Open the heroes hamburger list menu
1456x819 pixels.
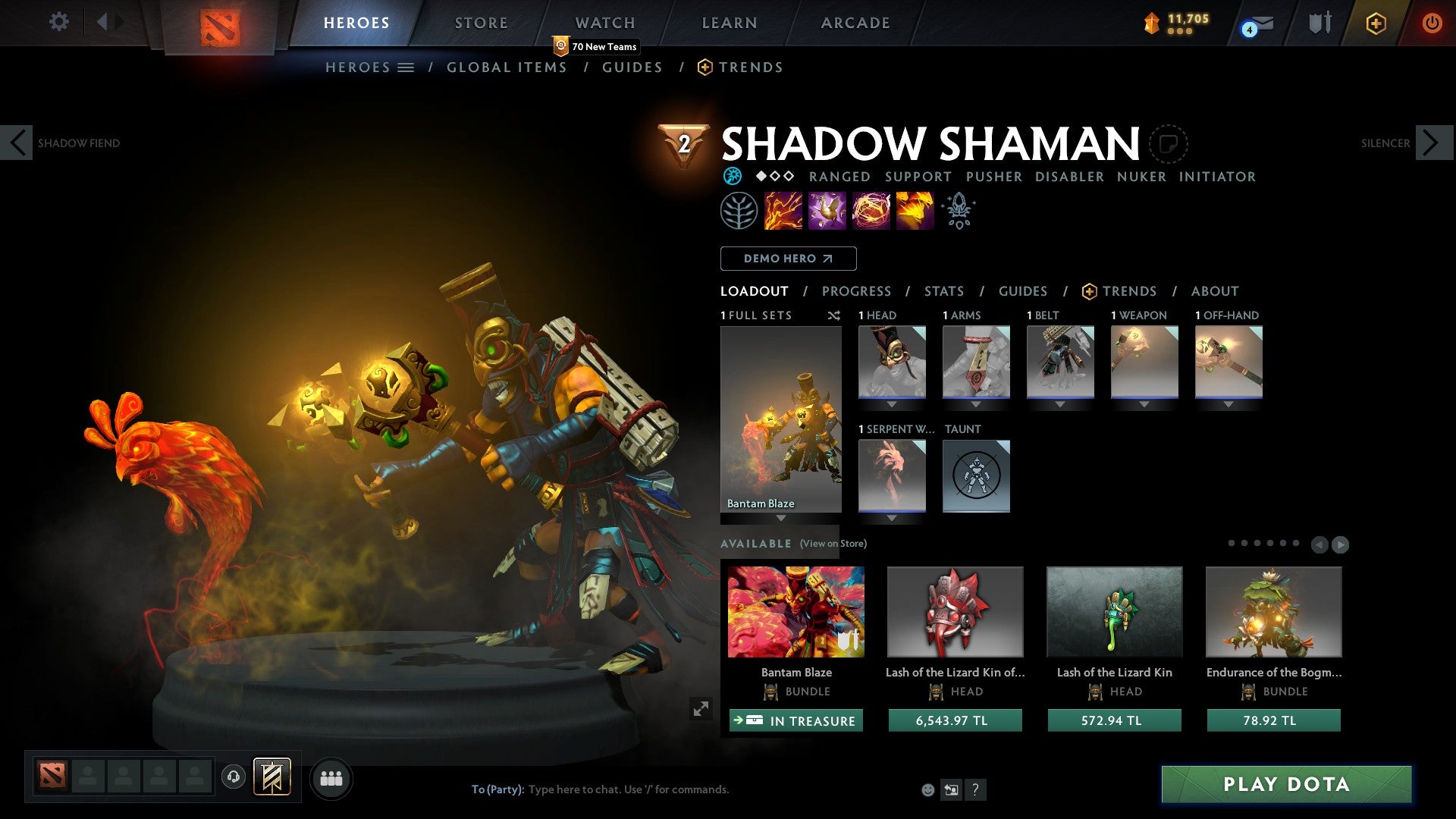click(x=406, y=67)
